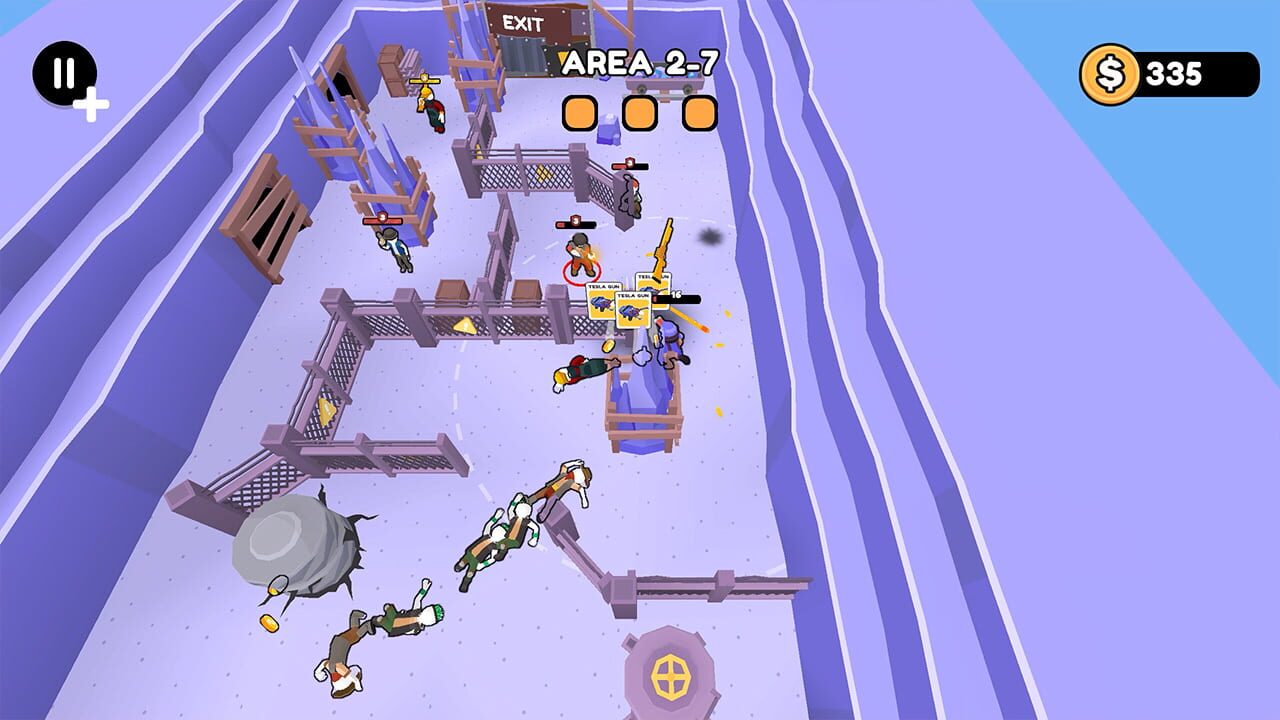Tap the gold dollar coin currency icon
This screenshot has width=1280, height=720.
pyautogui.click(x=1113, y=74)
